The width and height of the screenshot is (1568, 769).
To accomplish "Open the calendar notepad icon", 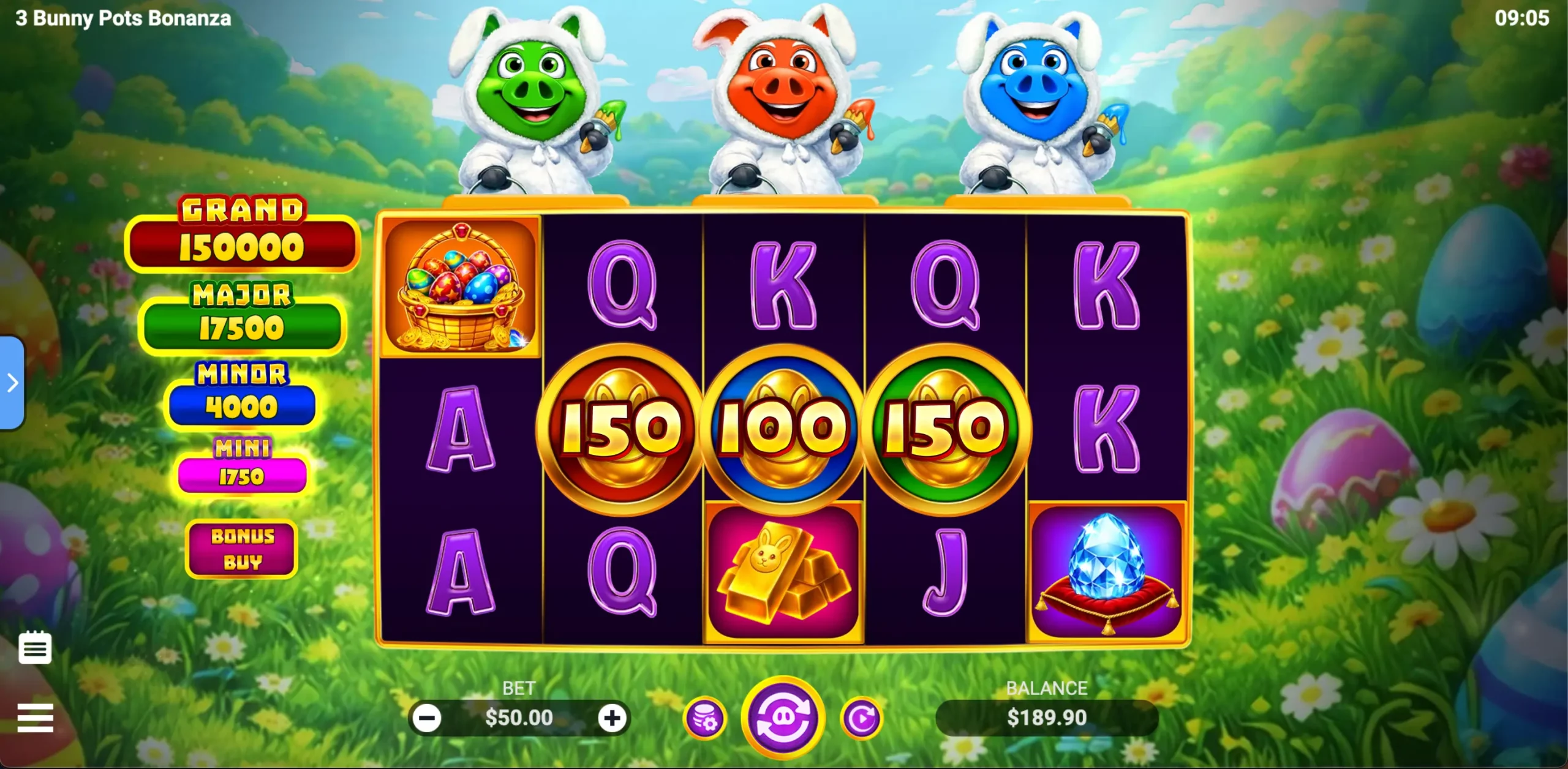I will pos(35,648).
